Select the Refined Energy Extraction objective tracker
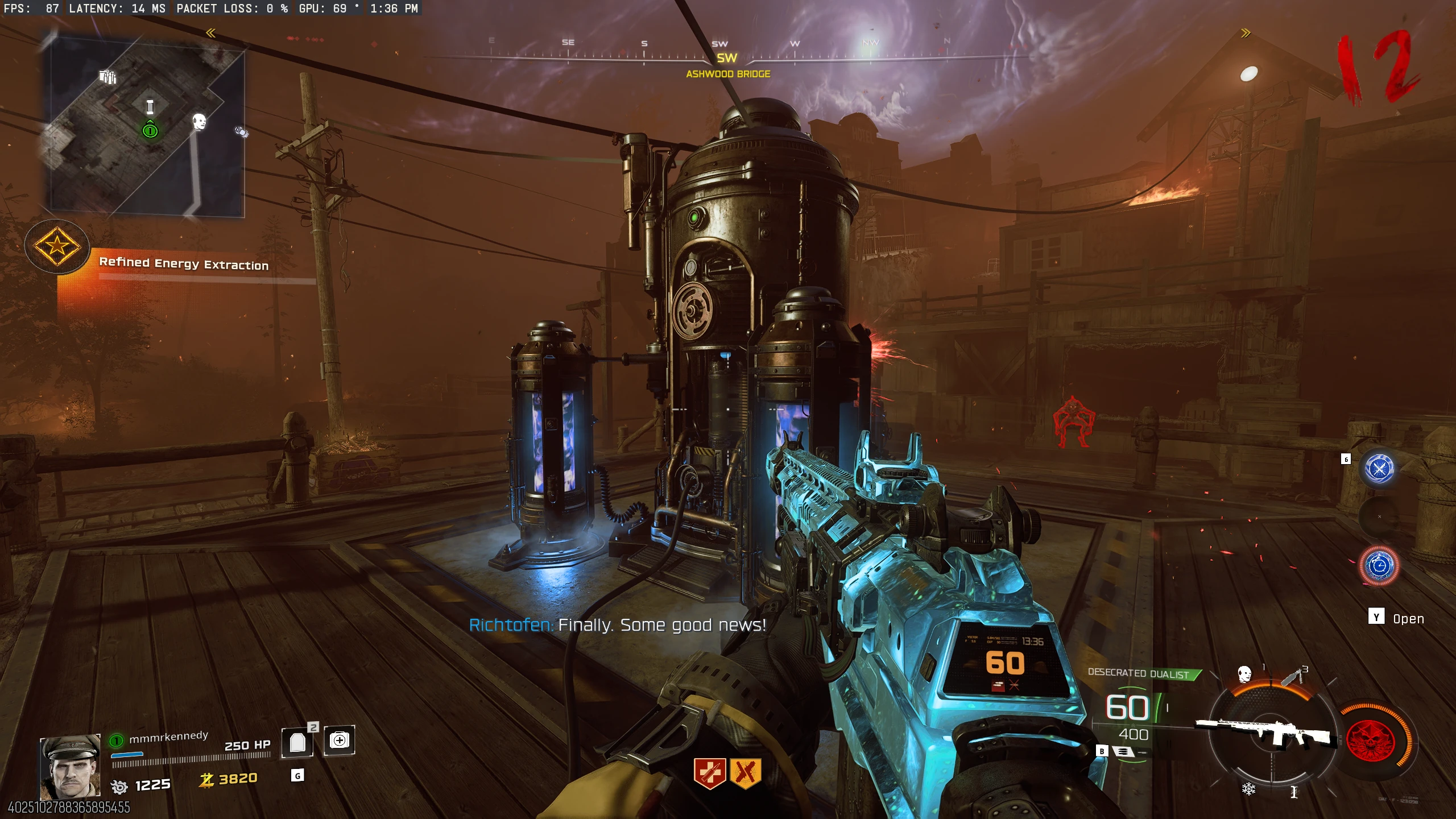The height and width of the screenshot is (819, 1456). tap(183, 263)
